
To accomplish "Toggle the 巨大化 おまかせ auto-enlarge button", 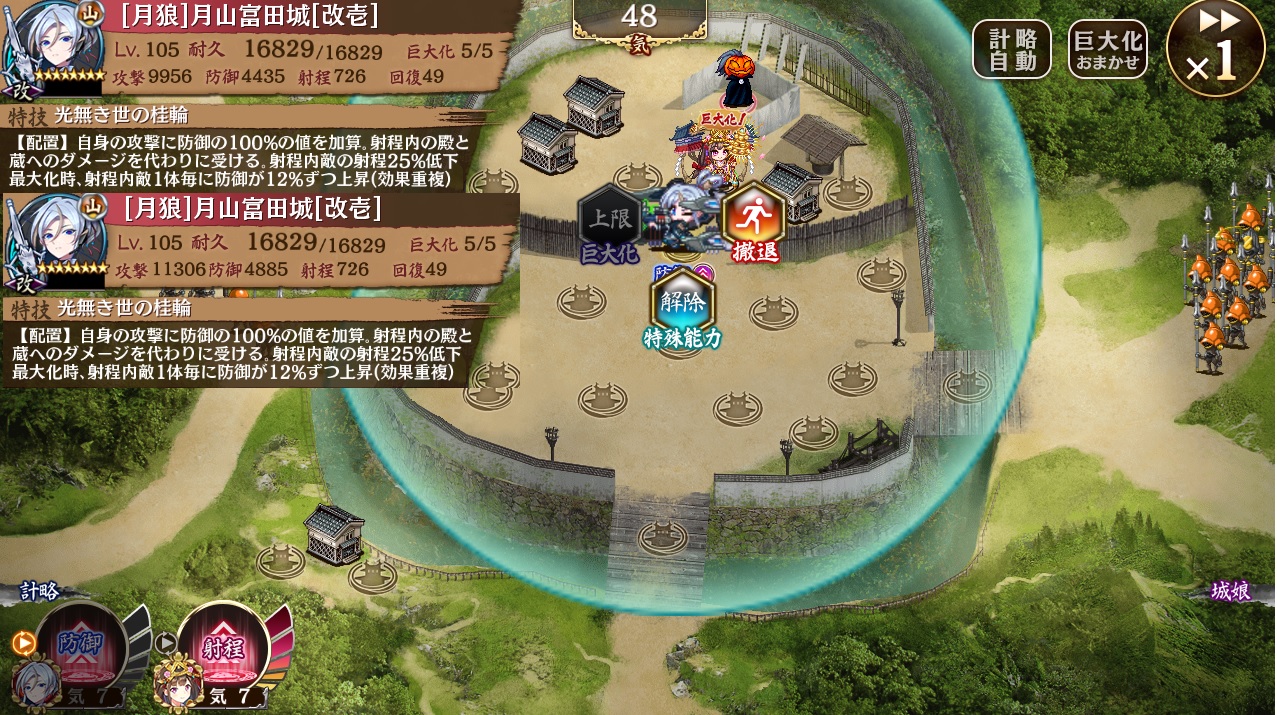I will pos(1107,49).
